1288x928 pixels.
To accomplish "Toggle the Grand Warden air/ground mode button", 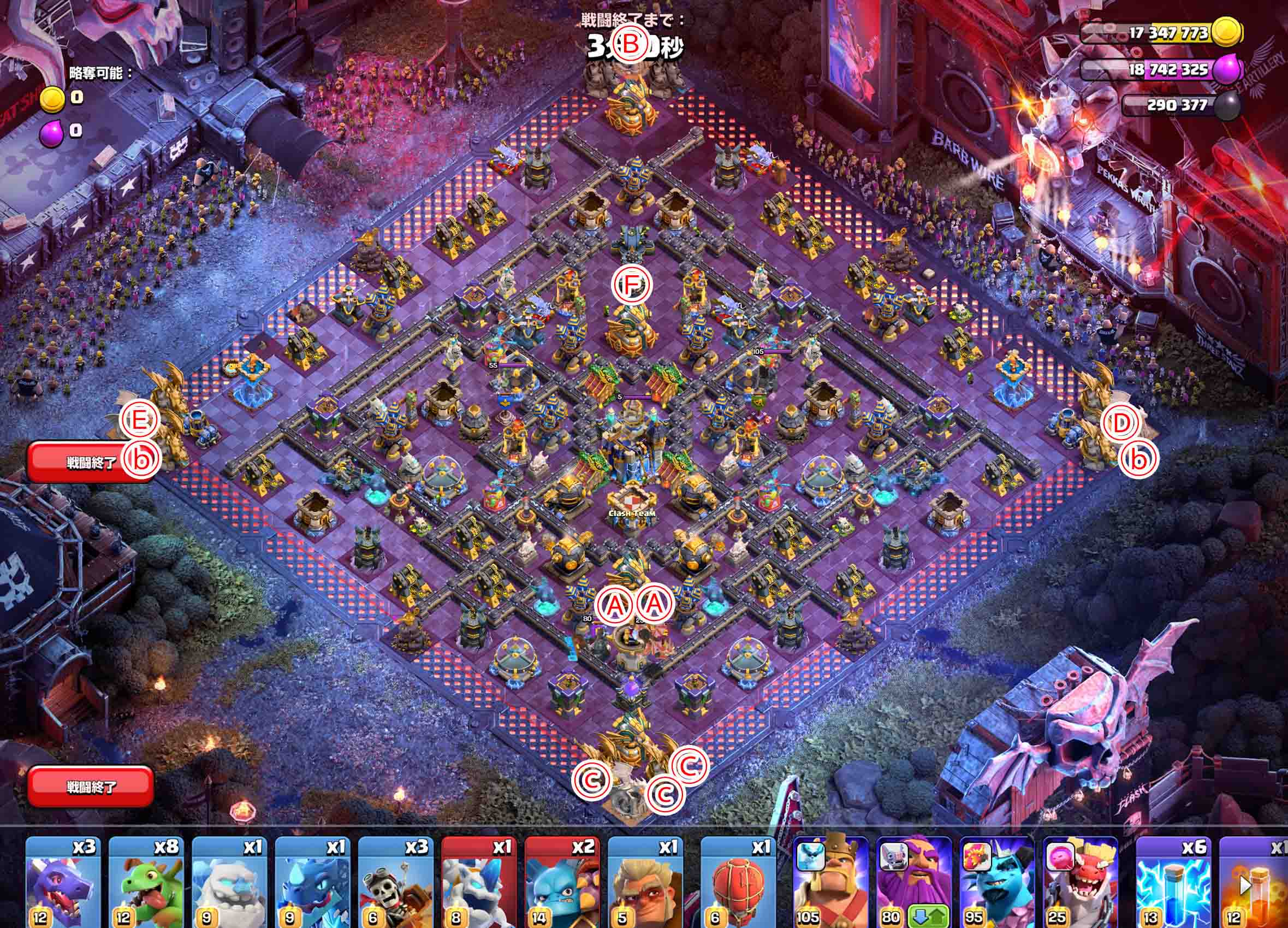I will click(x=930, y=914).
